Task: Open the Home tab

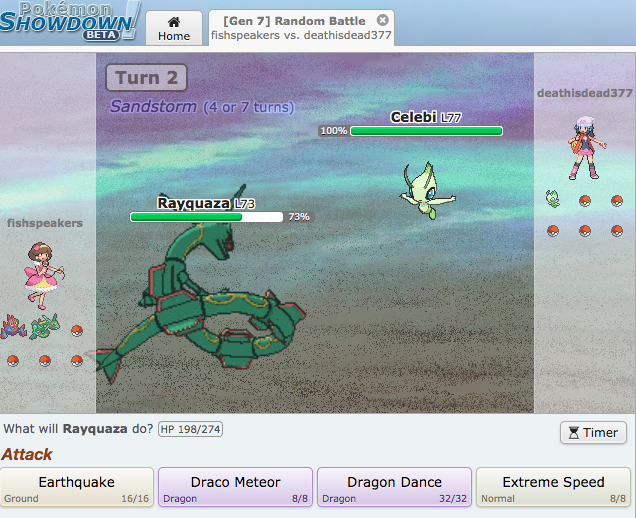Action: coord(174,29)
